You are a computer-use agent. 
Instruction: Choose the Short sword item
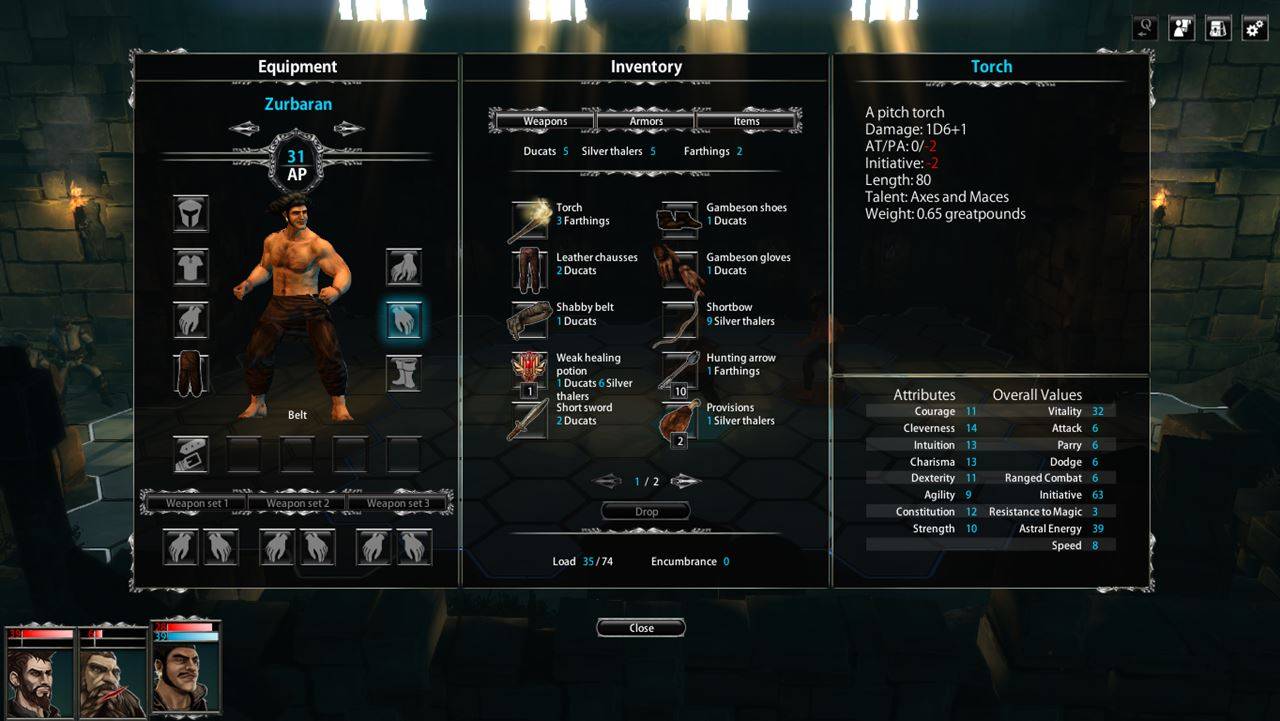(x=529, y=420)
